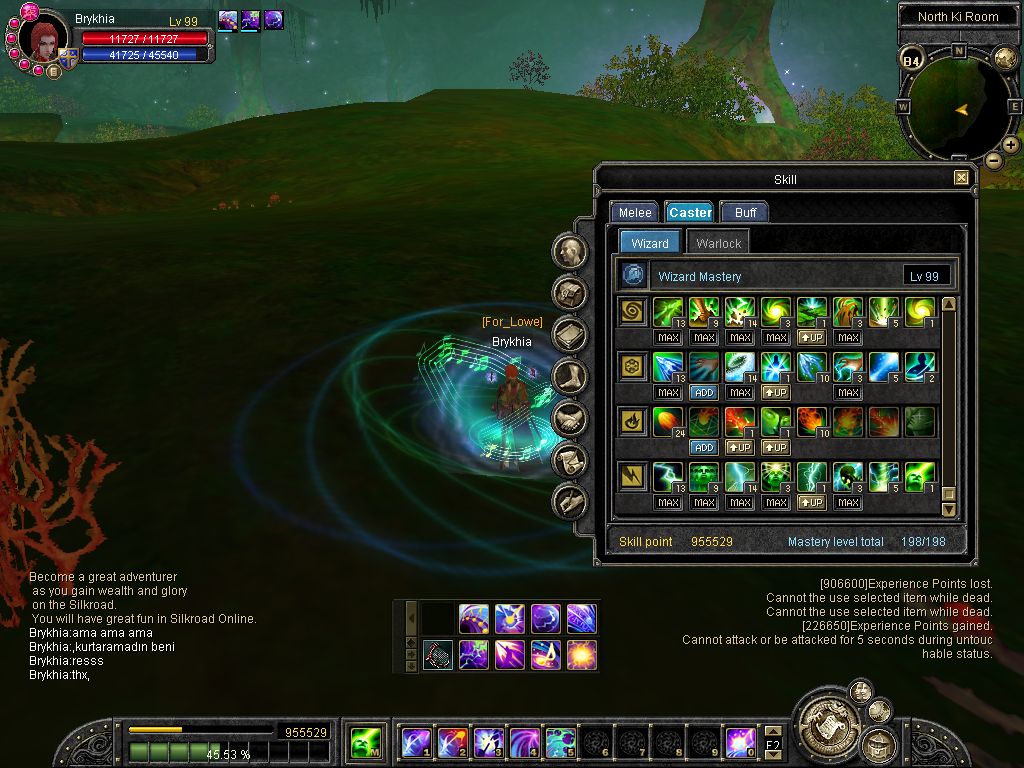Activate the hotbar slot 5 teal skill
Viewport: 1024px width, 768px height.
click(x=560, y=742)
